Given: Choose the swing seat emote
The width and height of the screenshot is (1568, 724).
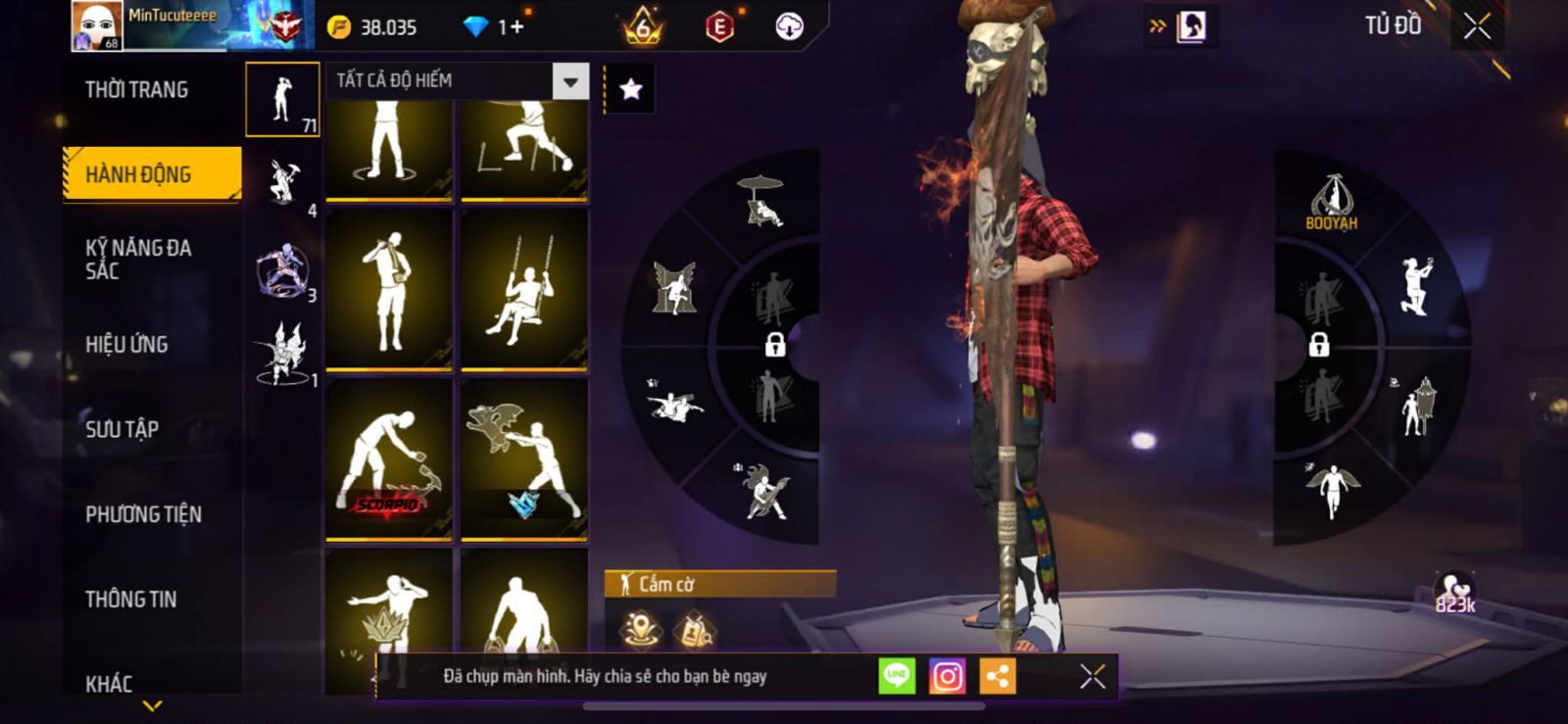Looking at the screenshot, I should [x=524, y=290].
